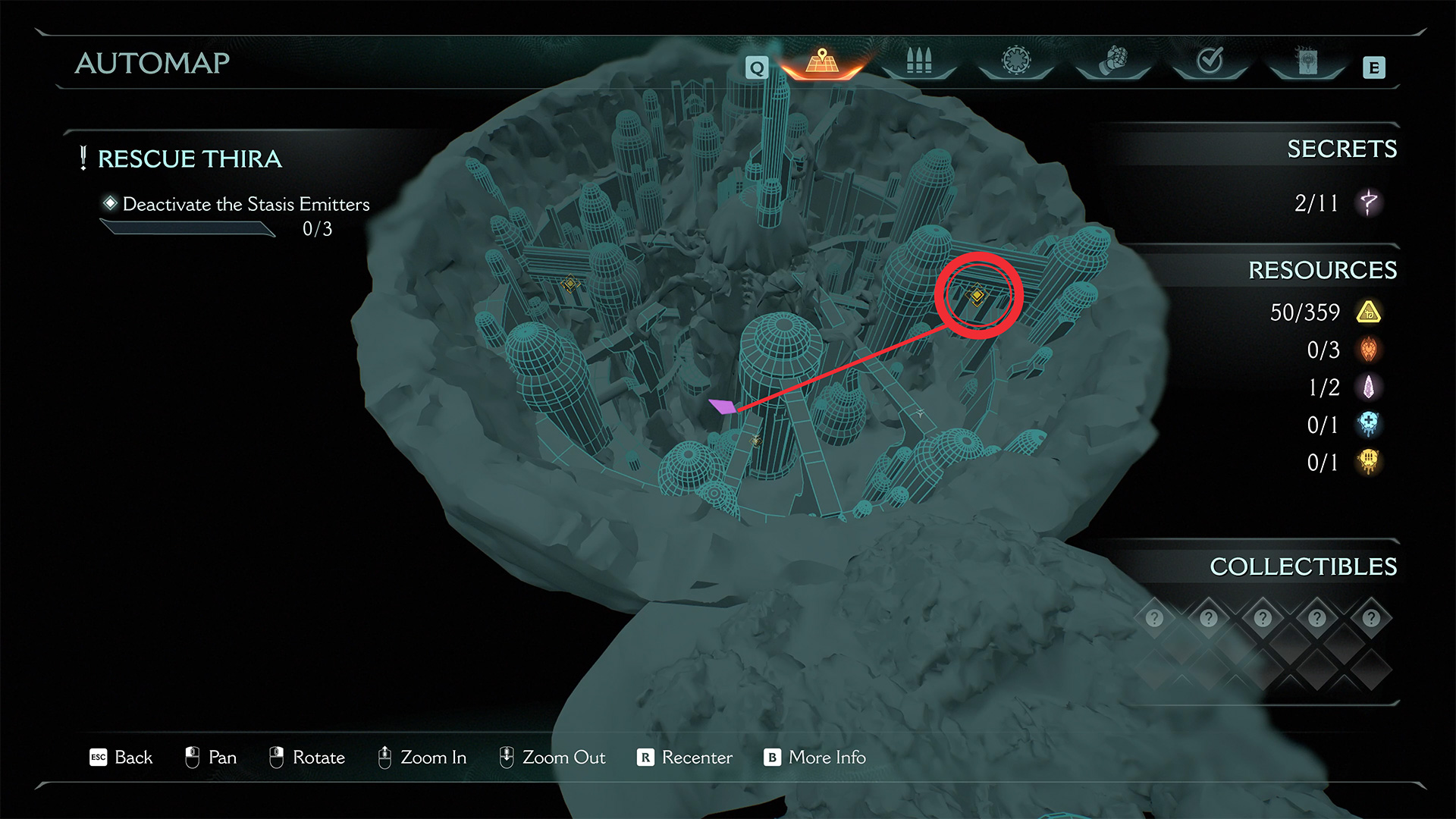The width and height of the screenshot is (1456, 819).
Task: Switch to the gauntlet fist tab
Action: click(x=1113, y=61)
